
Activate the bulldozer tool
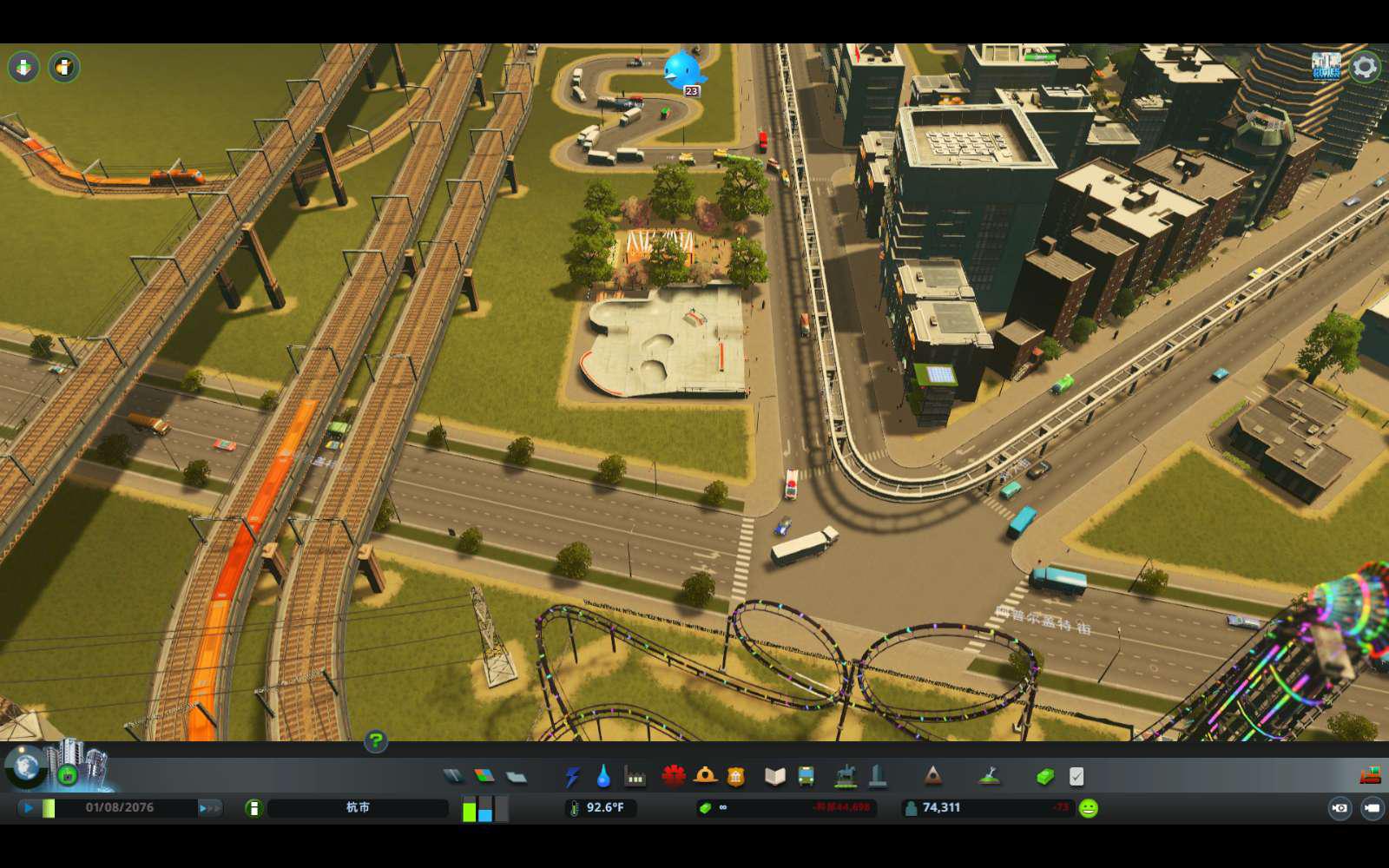coord(1371,775)
